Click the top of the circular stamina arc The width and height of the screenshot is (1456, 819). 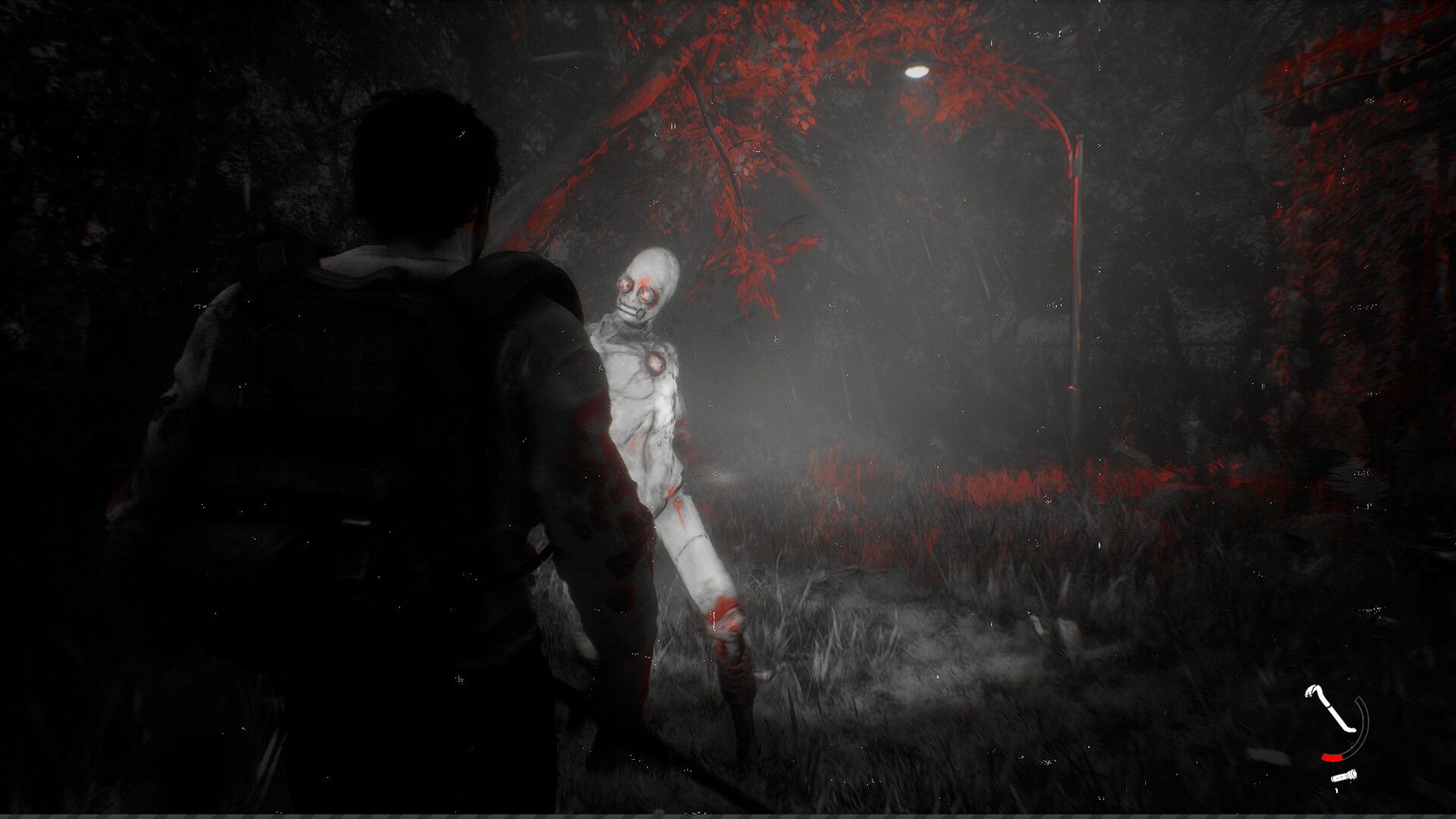click(x=1358, y=699)
